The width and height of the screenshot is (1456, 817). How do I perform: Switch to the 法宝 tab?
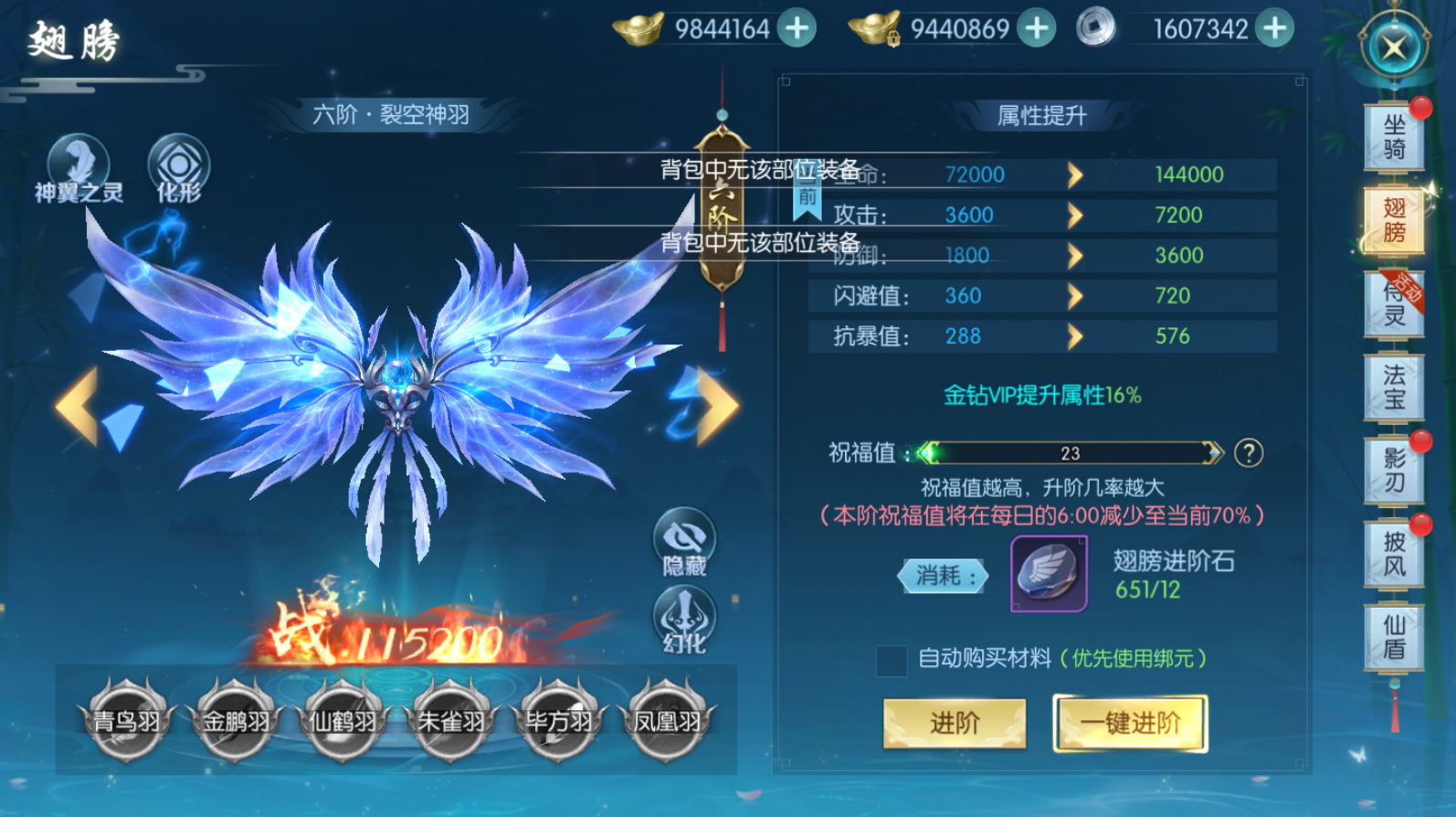1394,388
